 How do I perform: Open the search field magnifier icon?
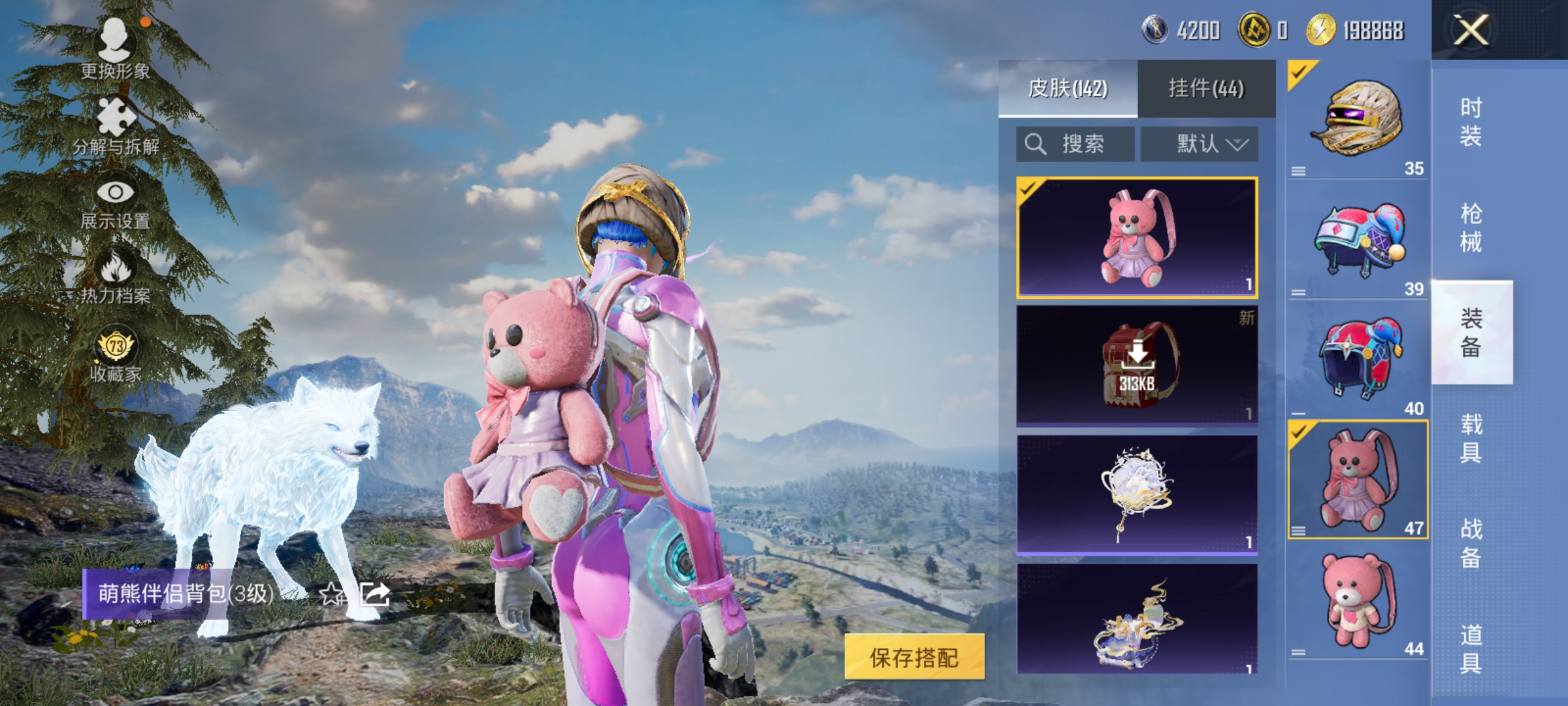tap(1037, 143)
